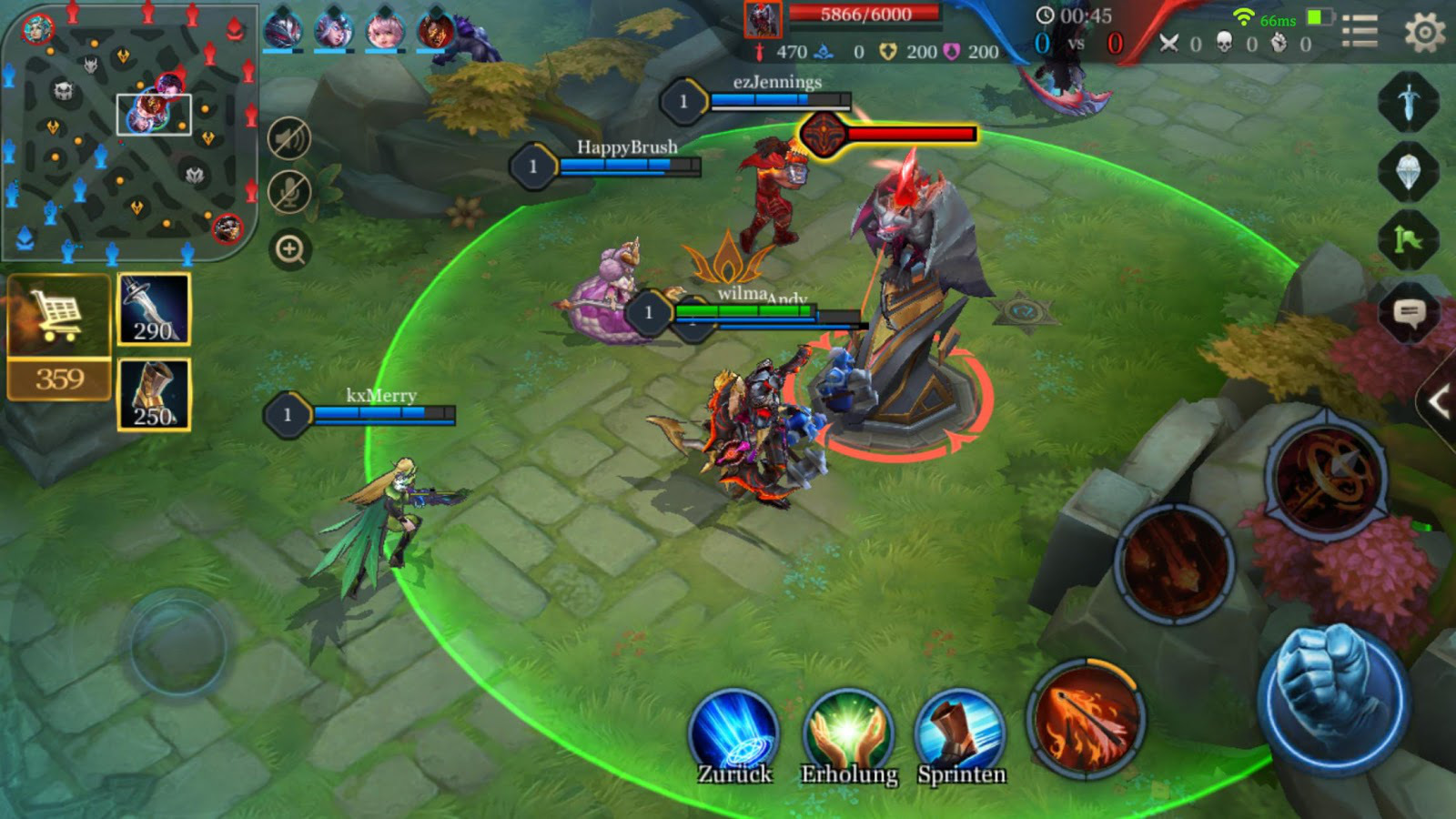Toggle the muted microphone button
The image size is (1456, 819).
(x=290, y=193)
